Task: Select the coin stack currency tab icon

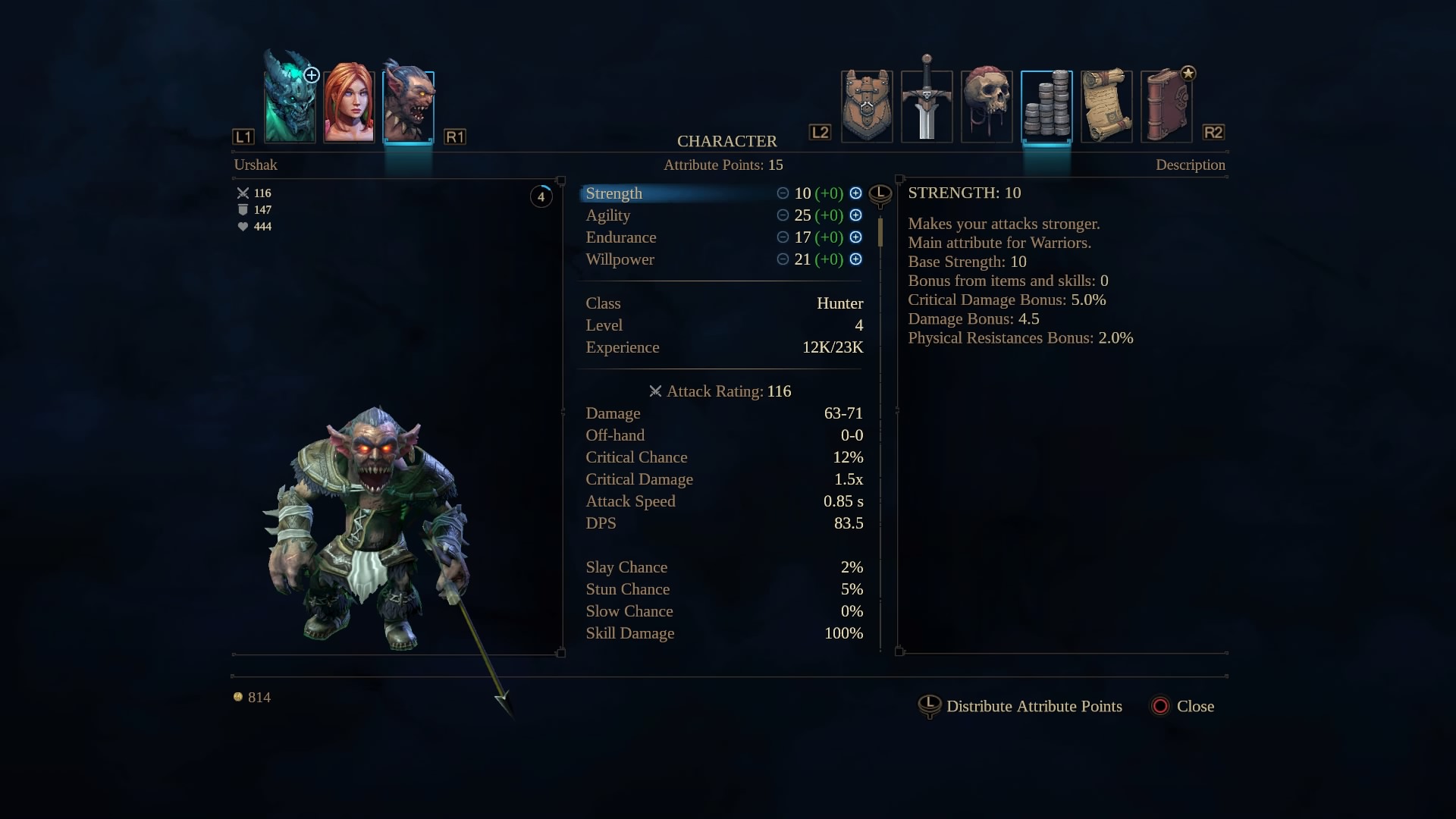Action: tap(1046, 105)
